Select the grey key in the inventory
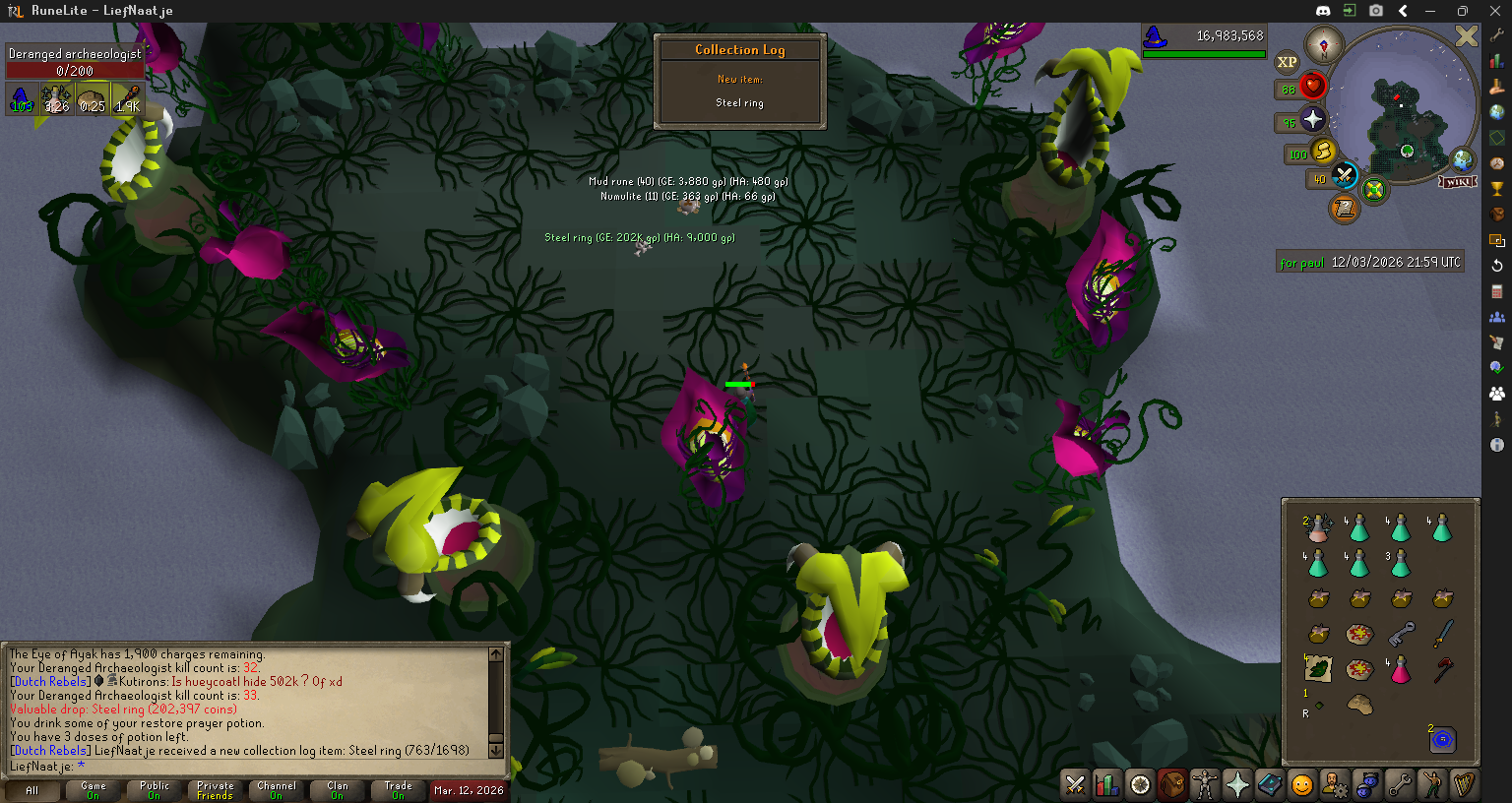This screenshot has width=1512, height=803. pos(1401,635)
